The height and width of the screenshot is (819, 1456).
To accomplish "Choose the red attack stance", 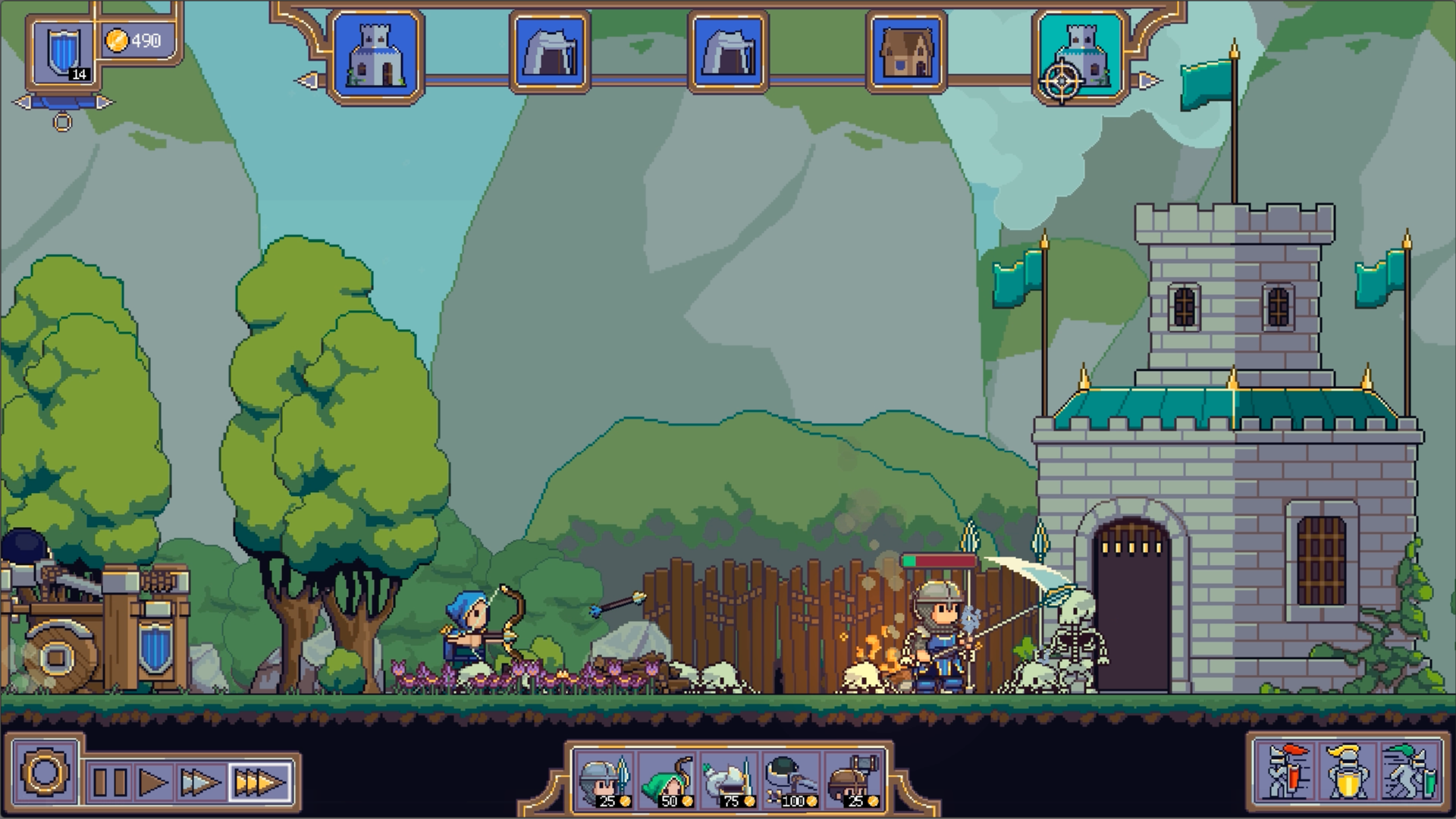I will tap(1286, 772).
